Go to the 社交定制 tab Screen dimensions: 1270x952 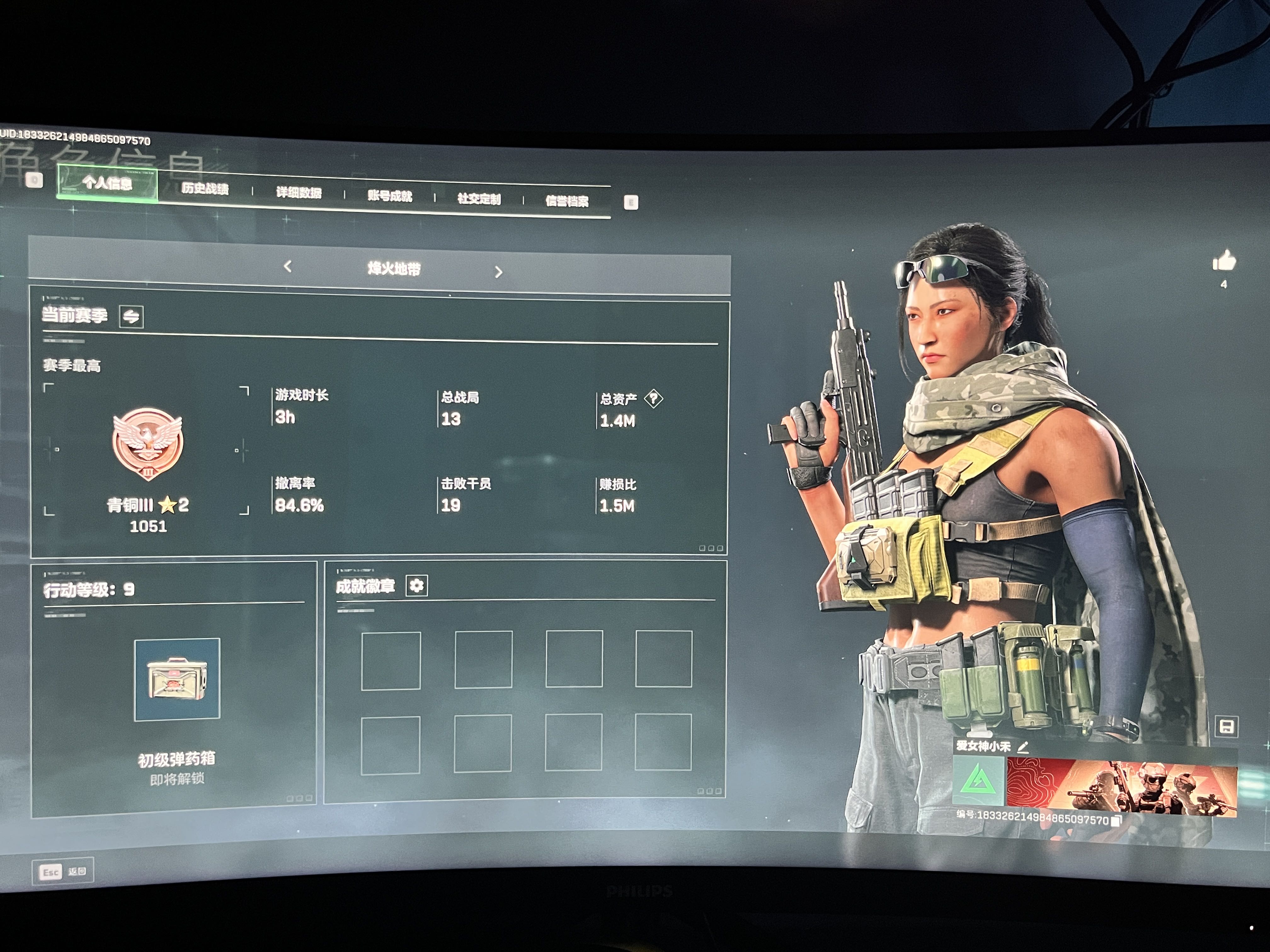pyautogui.click(x=479, y=199)
